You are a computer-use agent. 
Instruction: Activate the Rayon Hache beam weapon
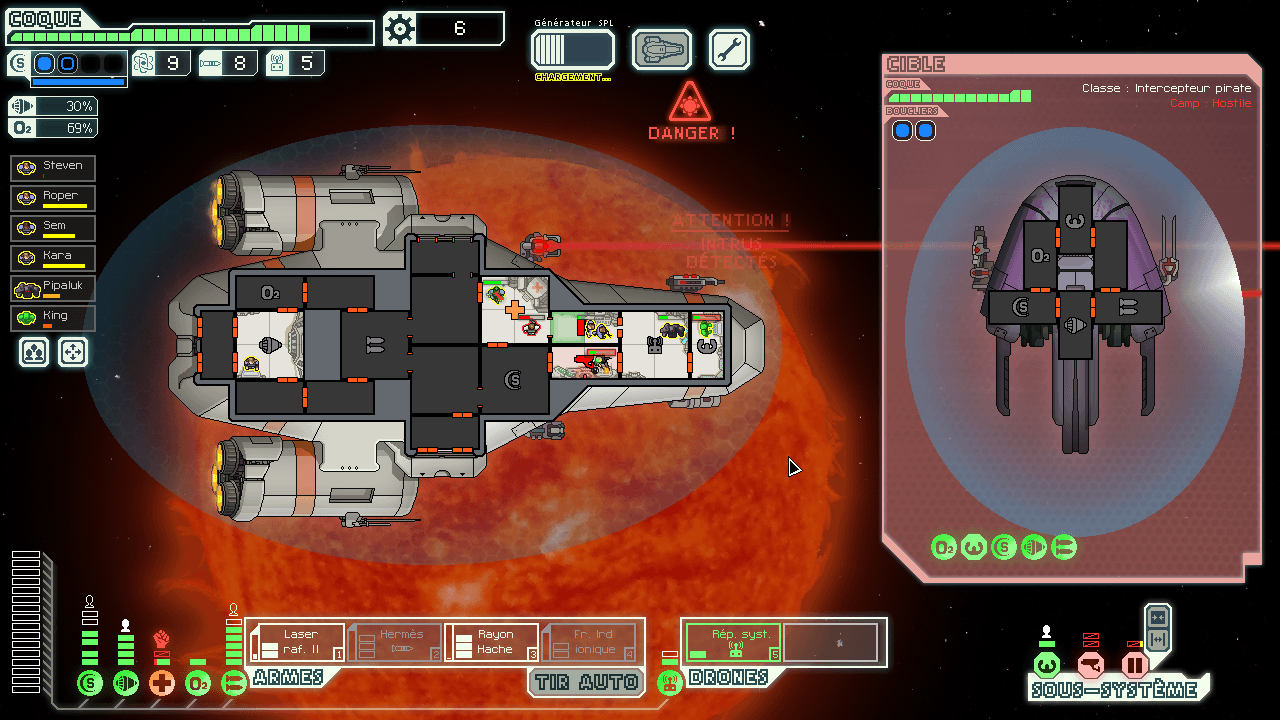pos(491,642)
